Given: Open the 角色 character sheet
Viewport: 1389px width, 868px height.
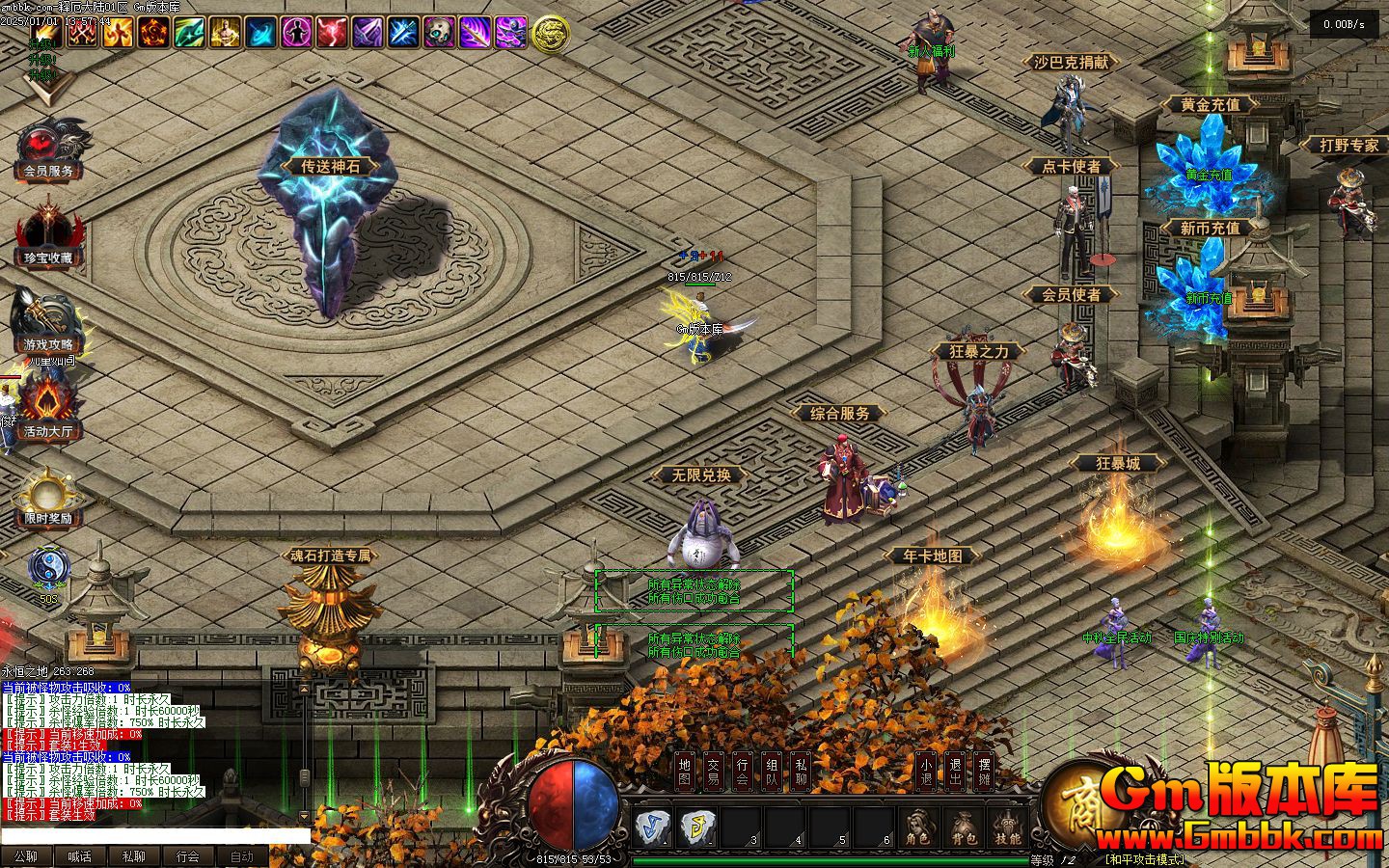Looking at the screenshot, I should click(917, 829).
